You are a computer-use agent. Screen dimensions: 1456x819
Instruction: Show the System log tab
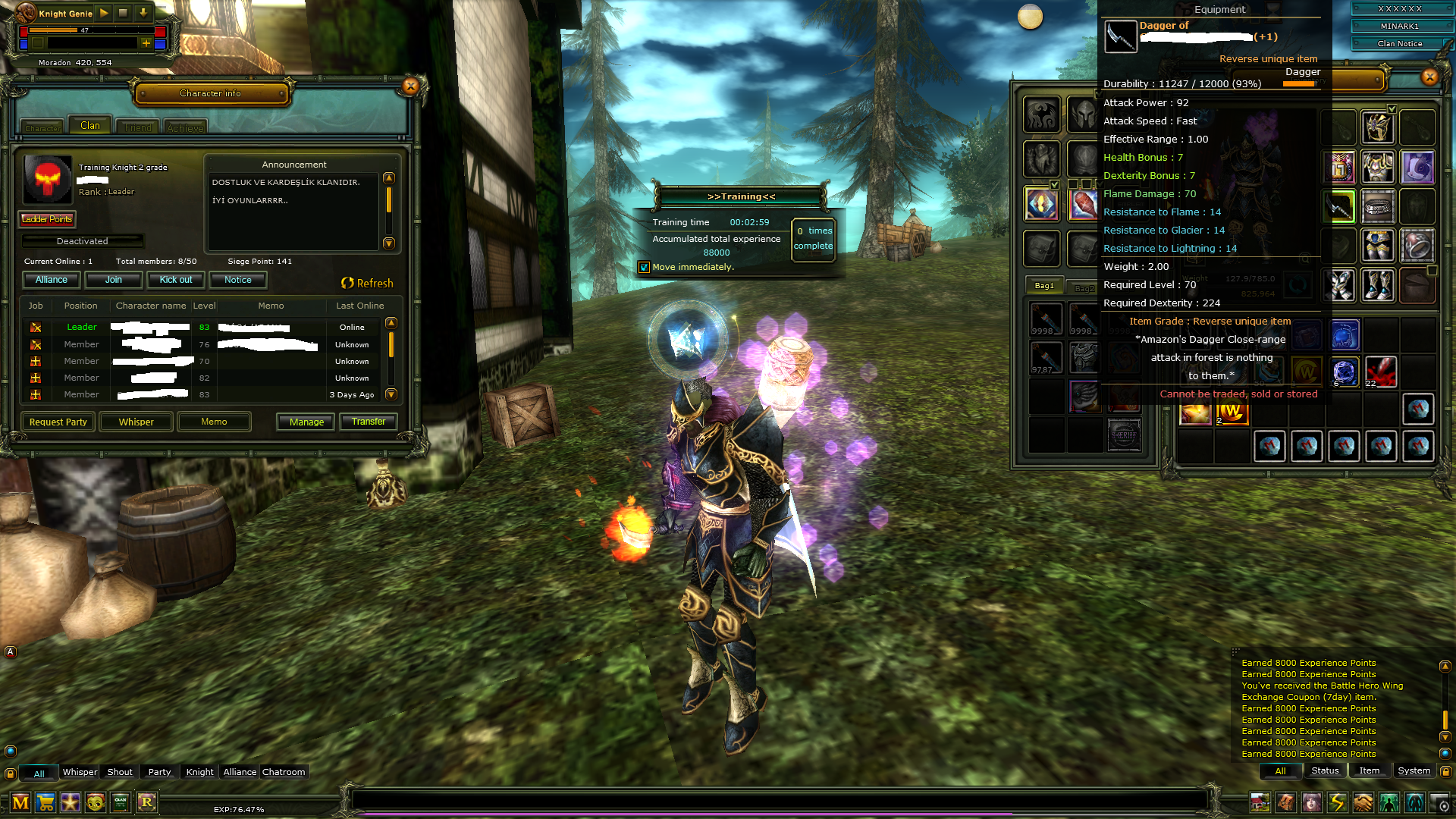(x=1414, y=770)
